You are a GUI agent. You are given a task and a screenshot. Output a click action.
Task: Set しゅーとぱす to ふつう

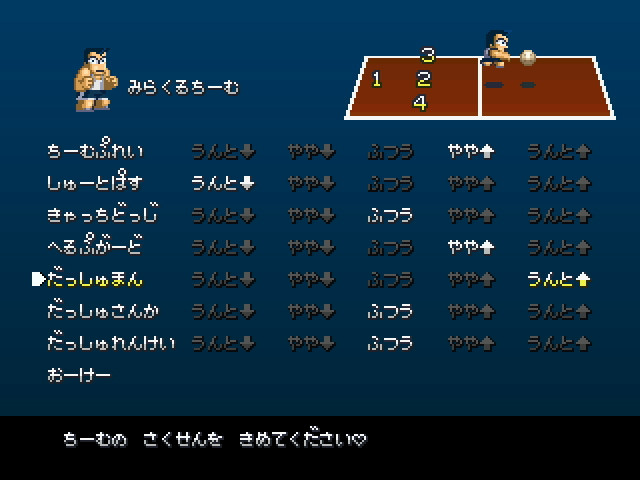click(x=391, y=184)
